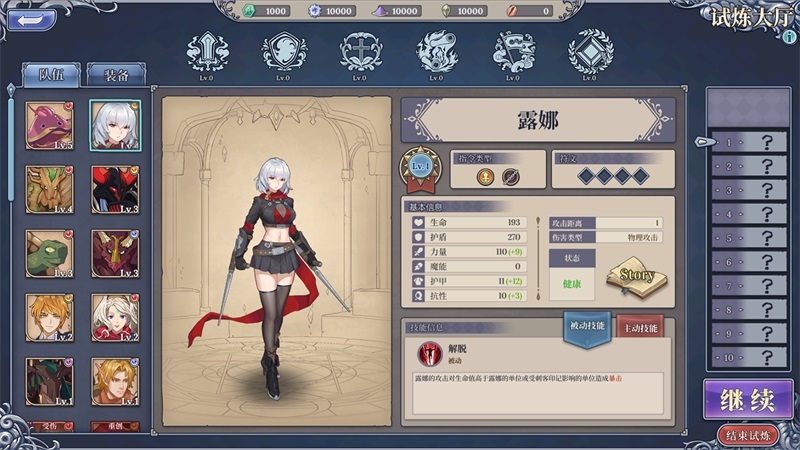The height and width of the screenshot is (450, 800).
Task: Select the silver-haired Luna portrait
Action: (115, 125)
